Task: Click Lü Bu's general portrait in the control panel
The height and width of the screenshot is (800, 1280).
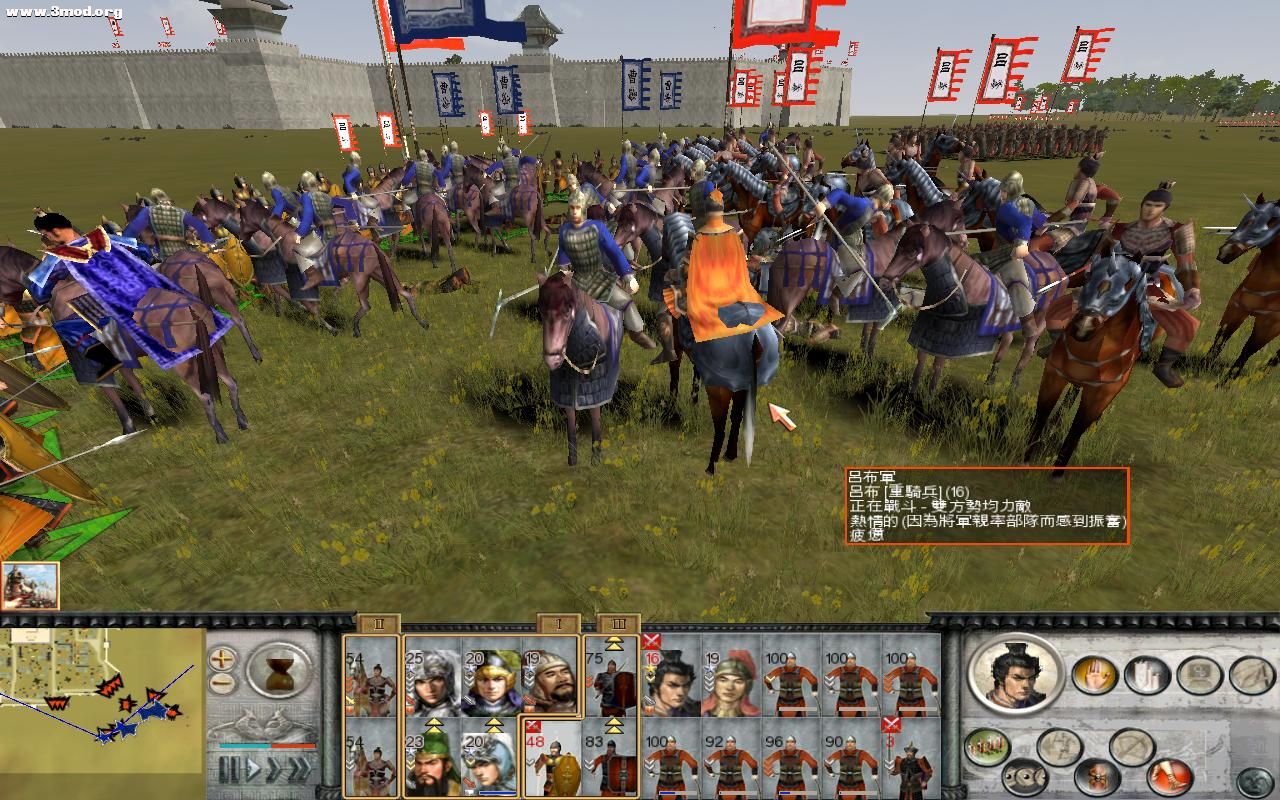Action: point(1014,677)
